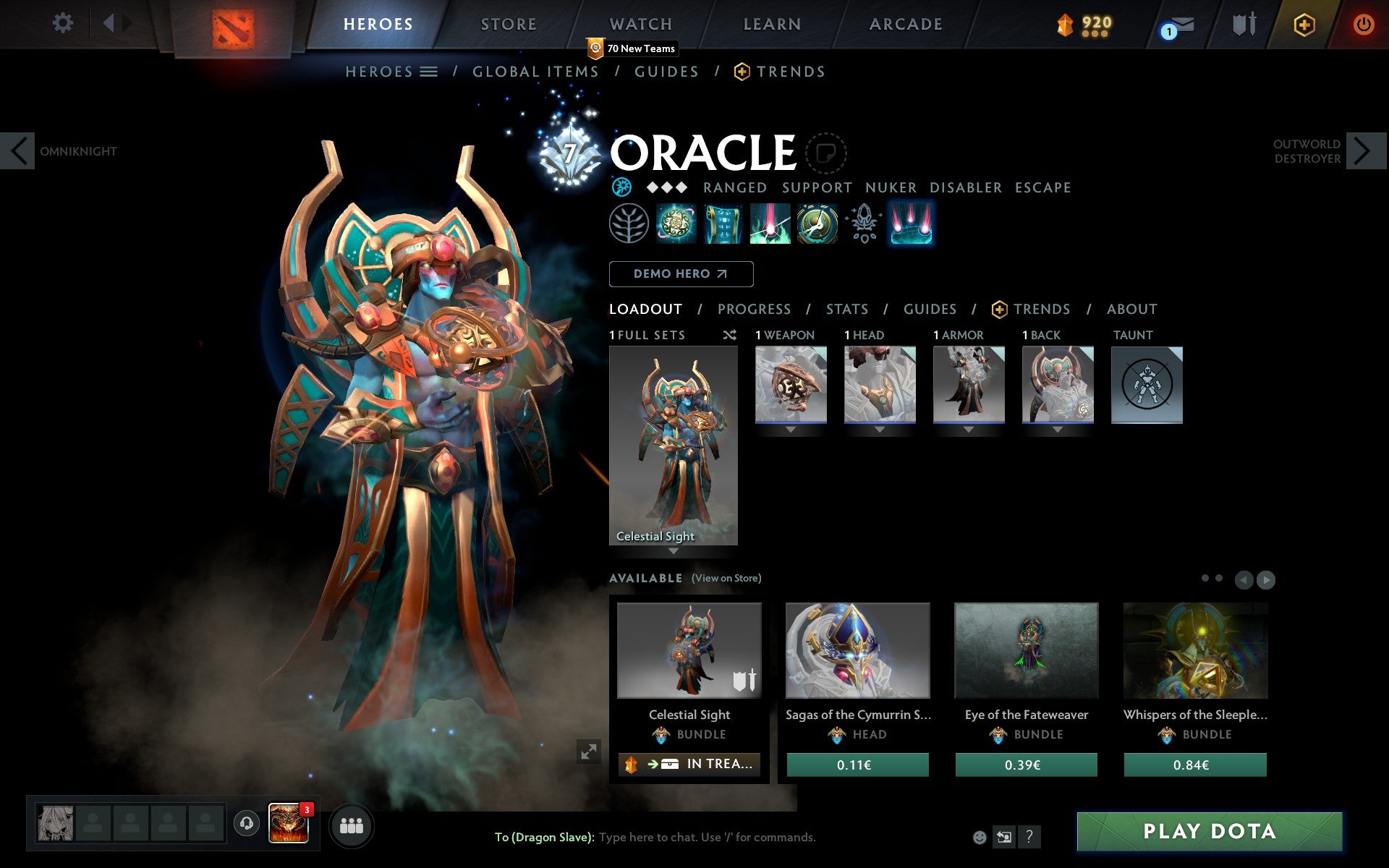1389x868 pixels.
Task: Select Oracle's innate ability icon
Action: tap(629, 224)
